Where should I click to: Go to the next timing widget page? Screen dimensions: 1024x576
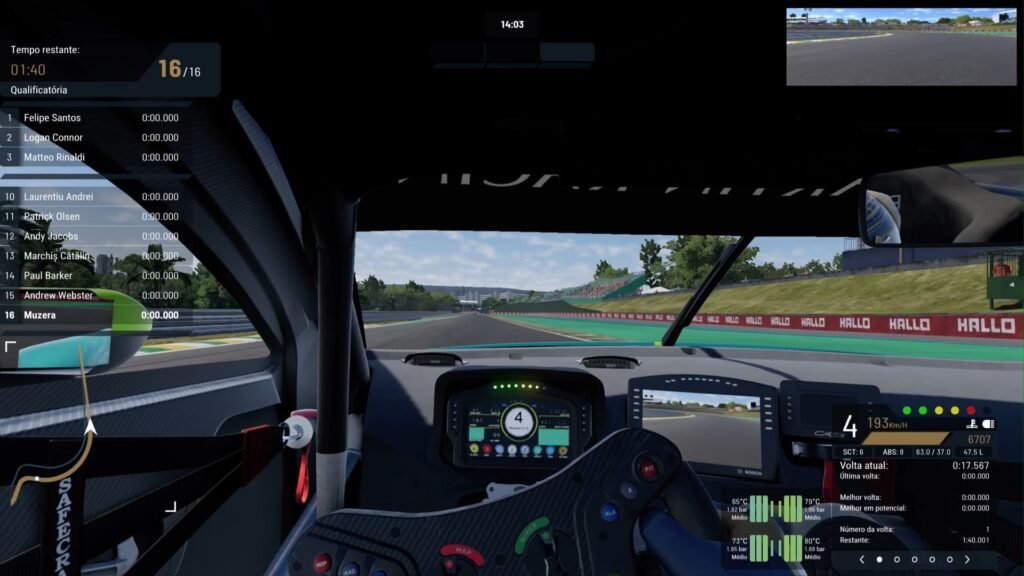tap(967, 560)
